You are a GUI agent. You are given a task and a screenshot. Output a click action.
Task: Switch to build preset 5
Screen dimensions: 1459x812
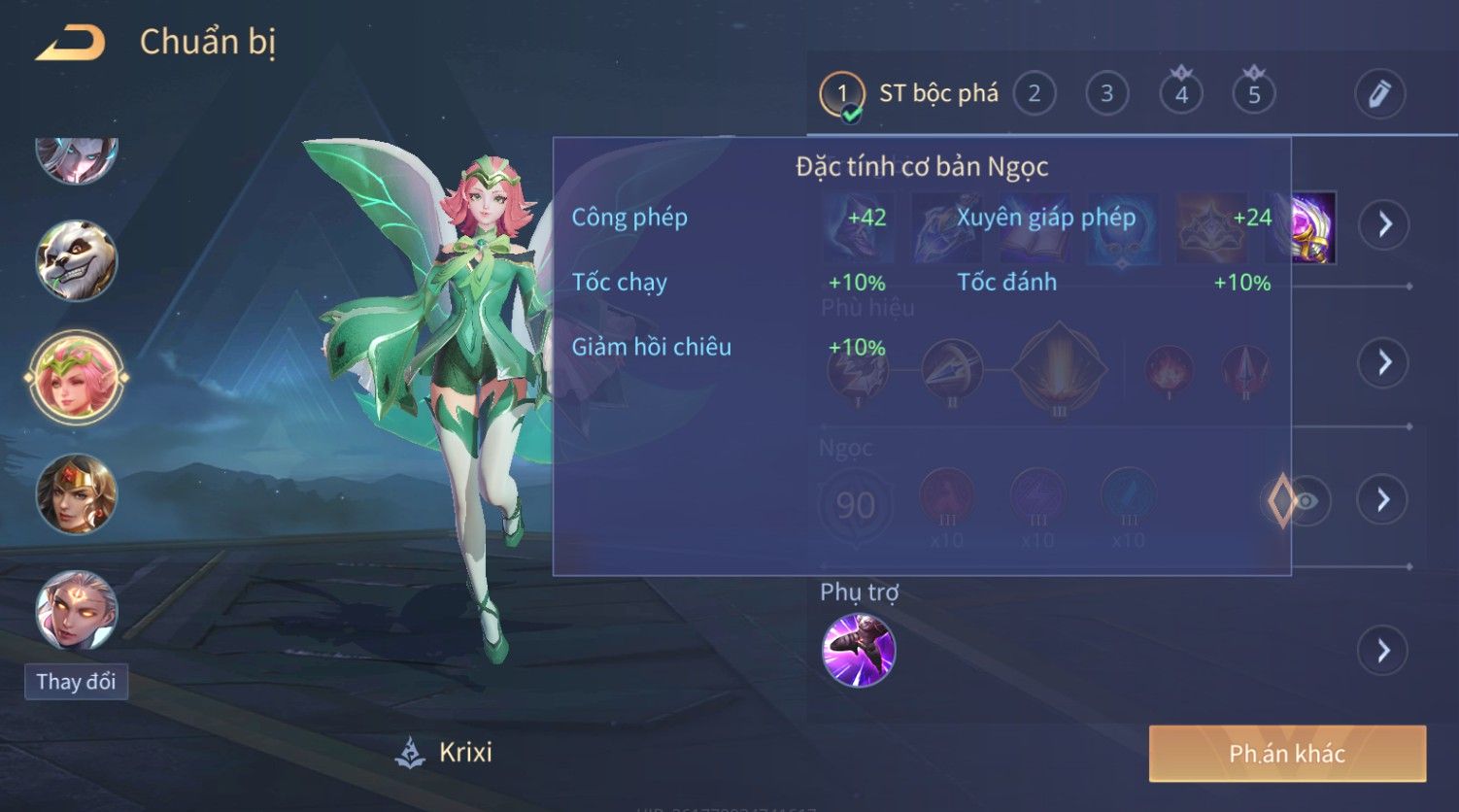pyautogui.click(x=1254, y=94)
